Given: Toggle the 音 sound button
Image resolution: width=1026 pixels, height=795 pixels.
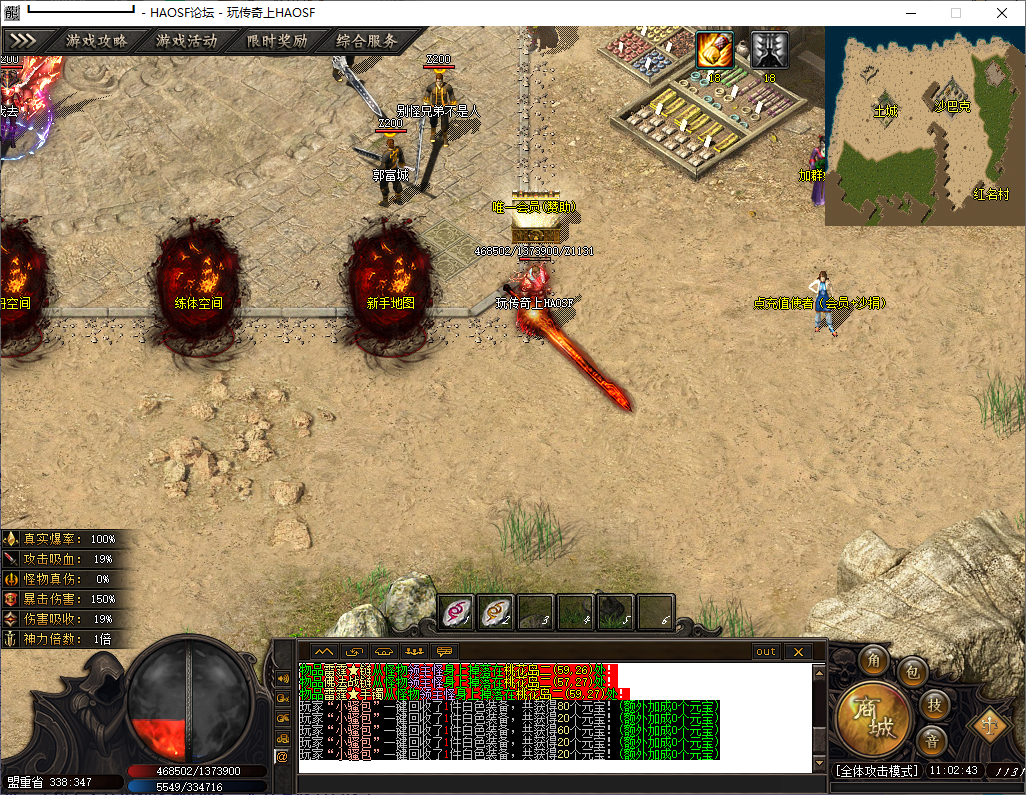Looking at the screenshot, I should (931, 741).
